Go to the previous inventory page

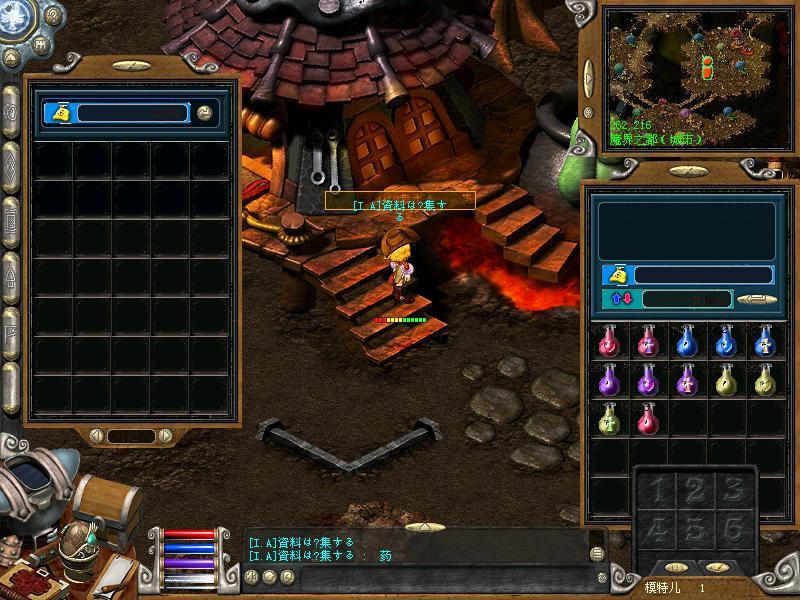[x=97, y=436]
